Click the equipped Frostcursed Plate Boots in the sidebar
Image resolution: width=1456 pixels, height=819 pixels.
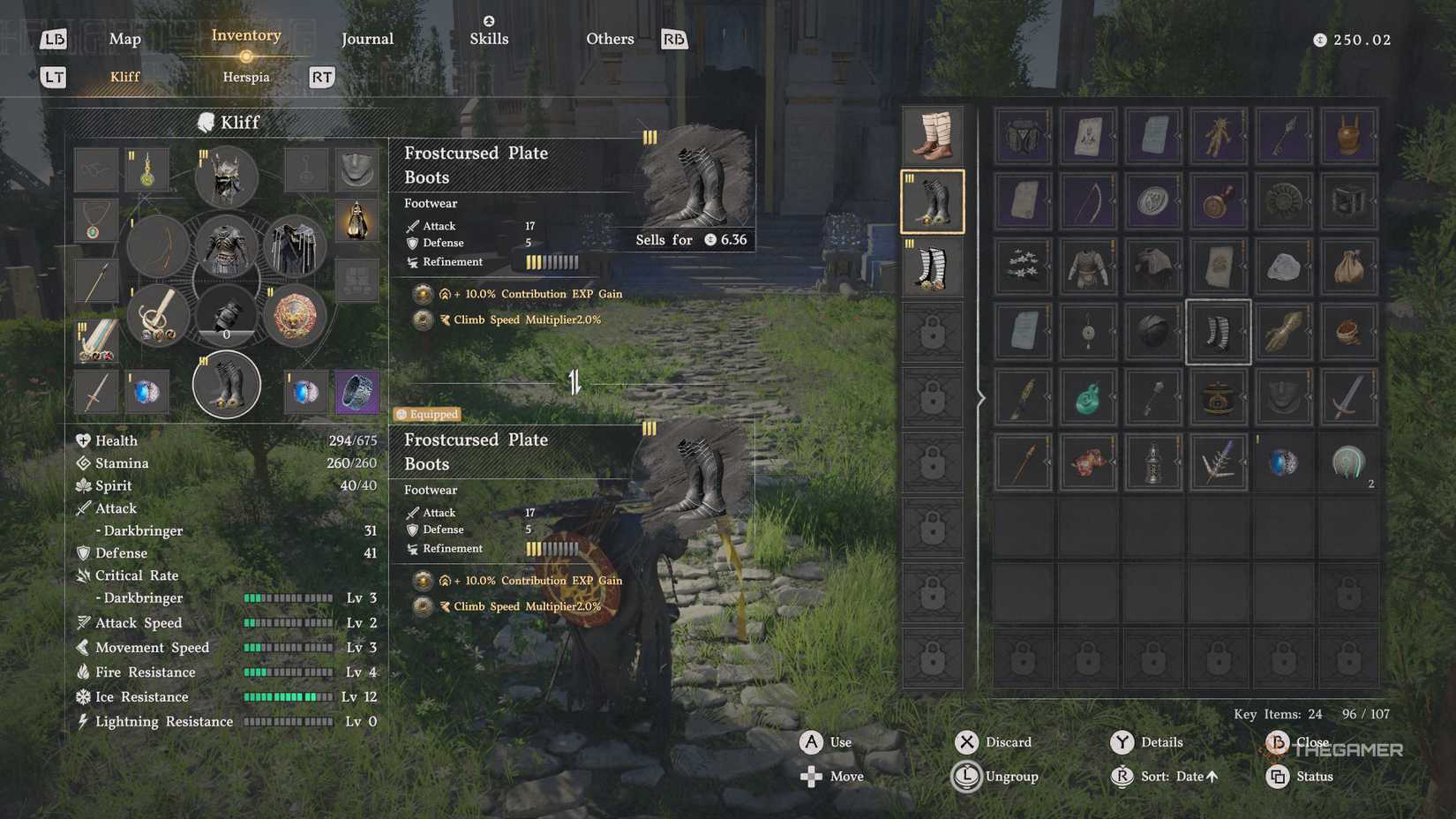933,200
